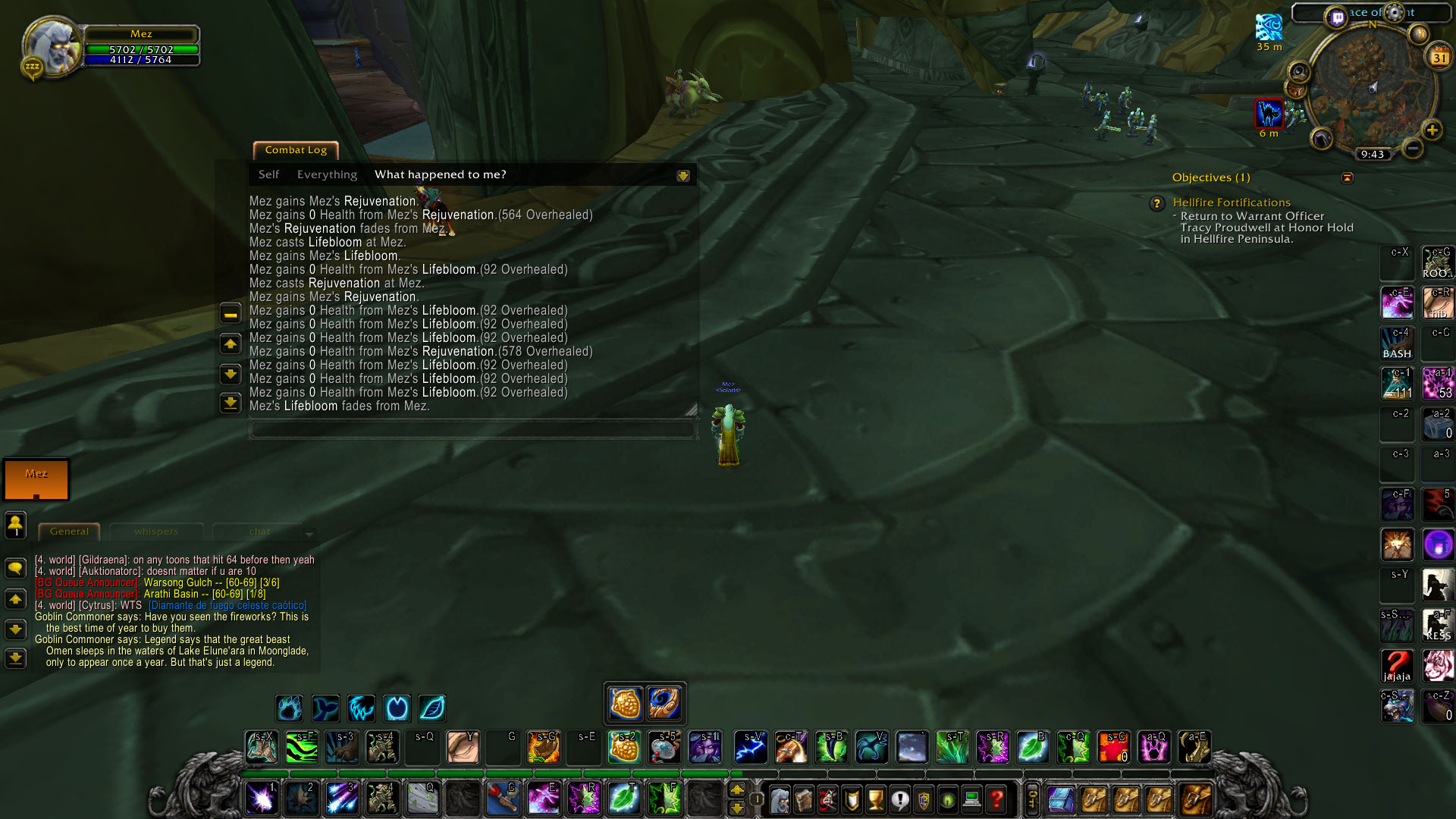Click the LFG green eye icon
1456x819 pixels.
pyautogui.click(x=947, y=799)
